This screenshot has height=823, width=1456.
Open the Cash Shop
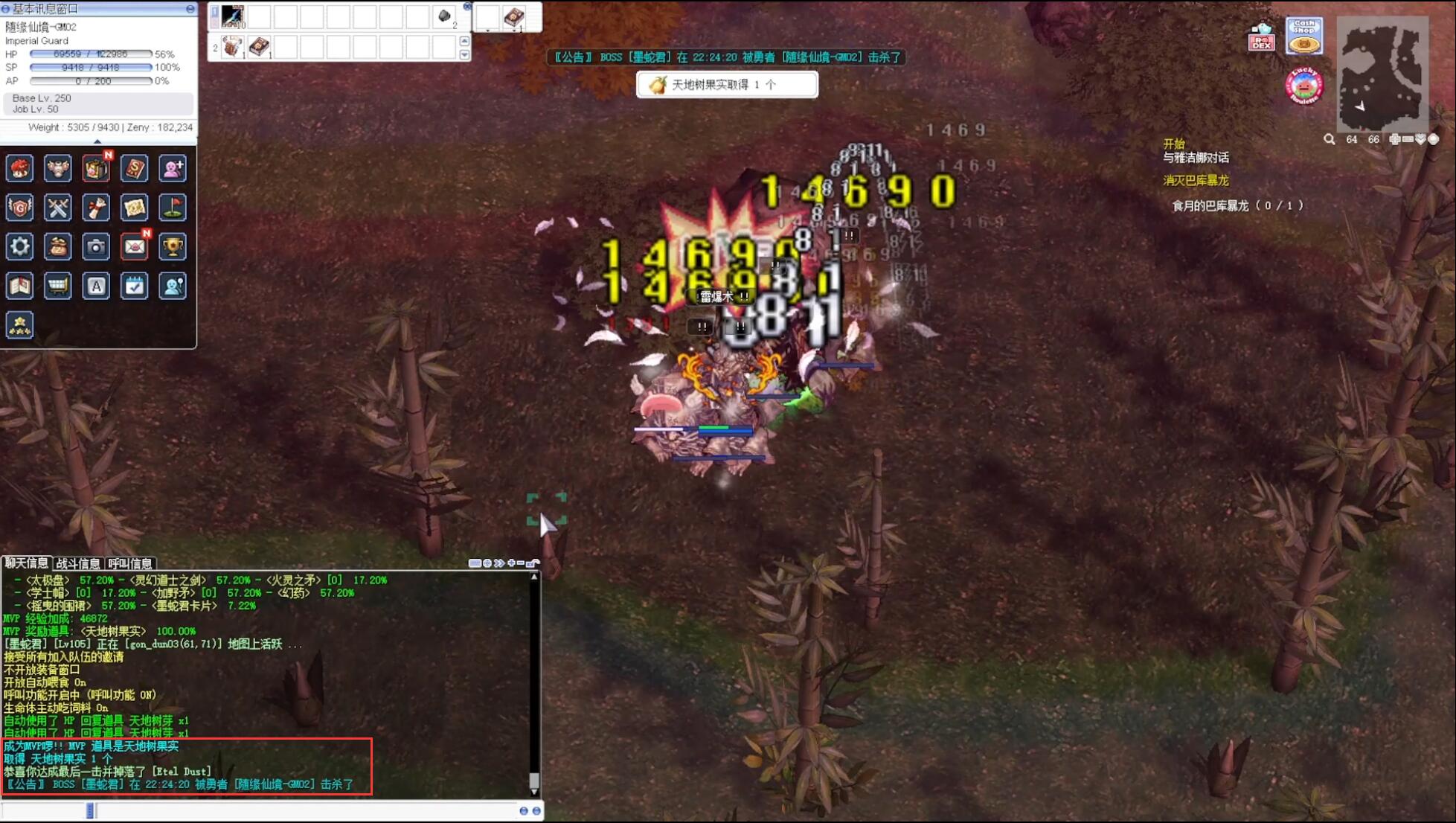coord(1304,36)
